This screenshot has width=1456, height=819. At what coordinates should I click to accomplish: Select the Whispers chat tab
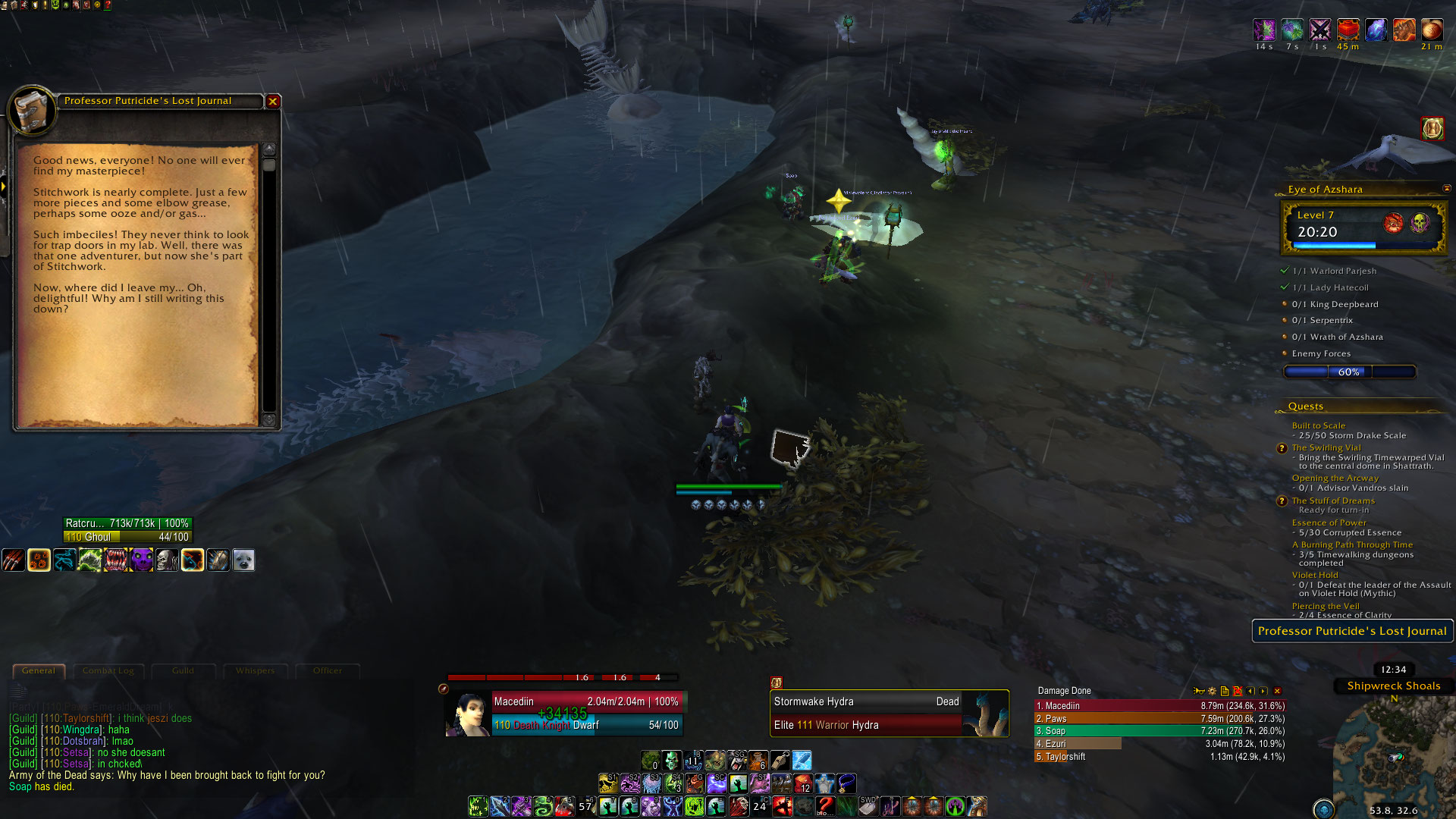(x=255, y=671)
